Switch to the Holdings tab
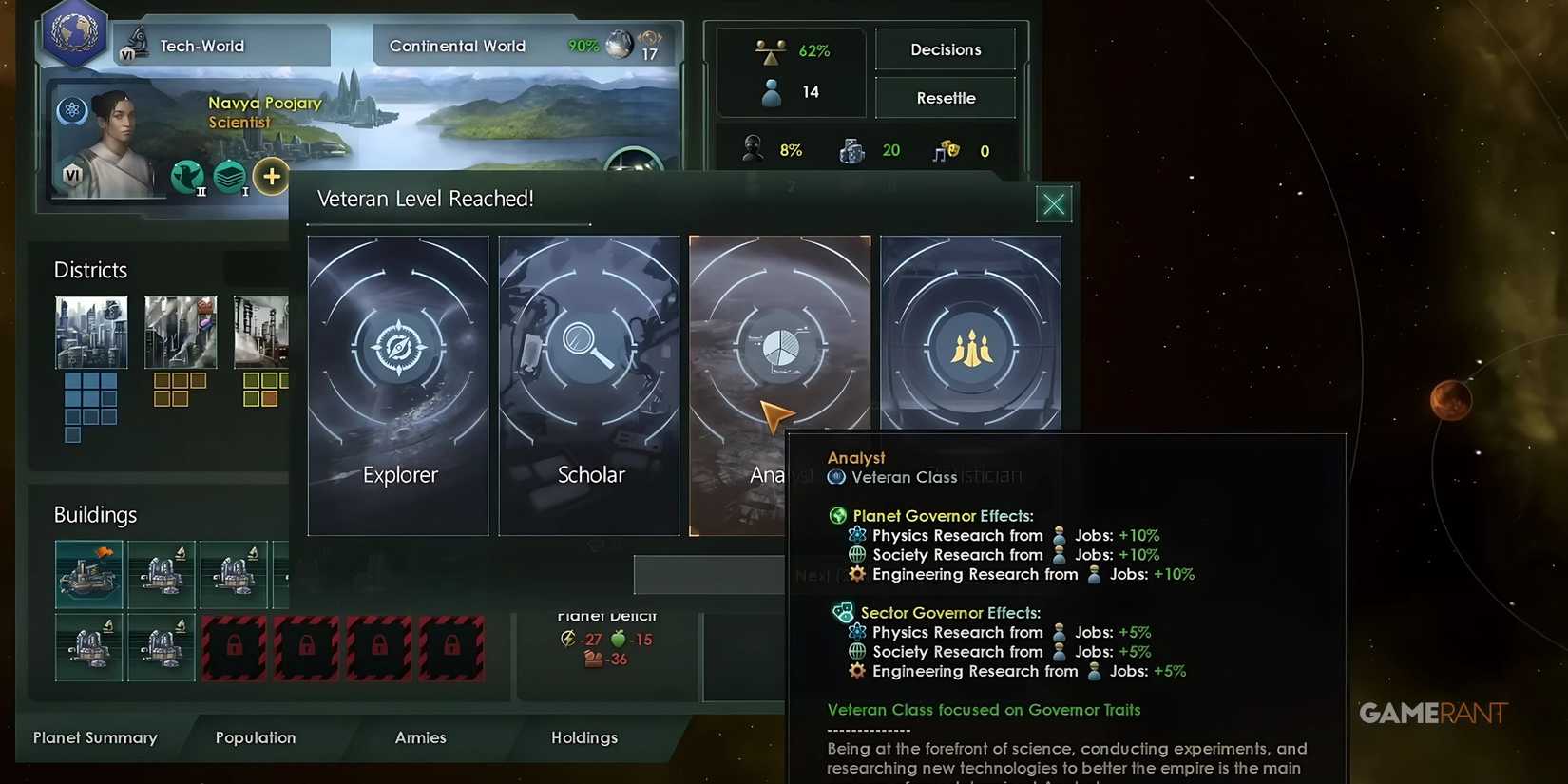The width and height of the screenshot is (1568, 784). click(x=584, y=737)
